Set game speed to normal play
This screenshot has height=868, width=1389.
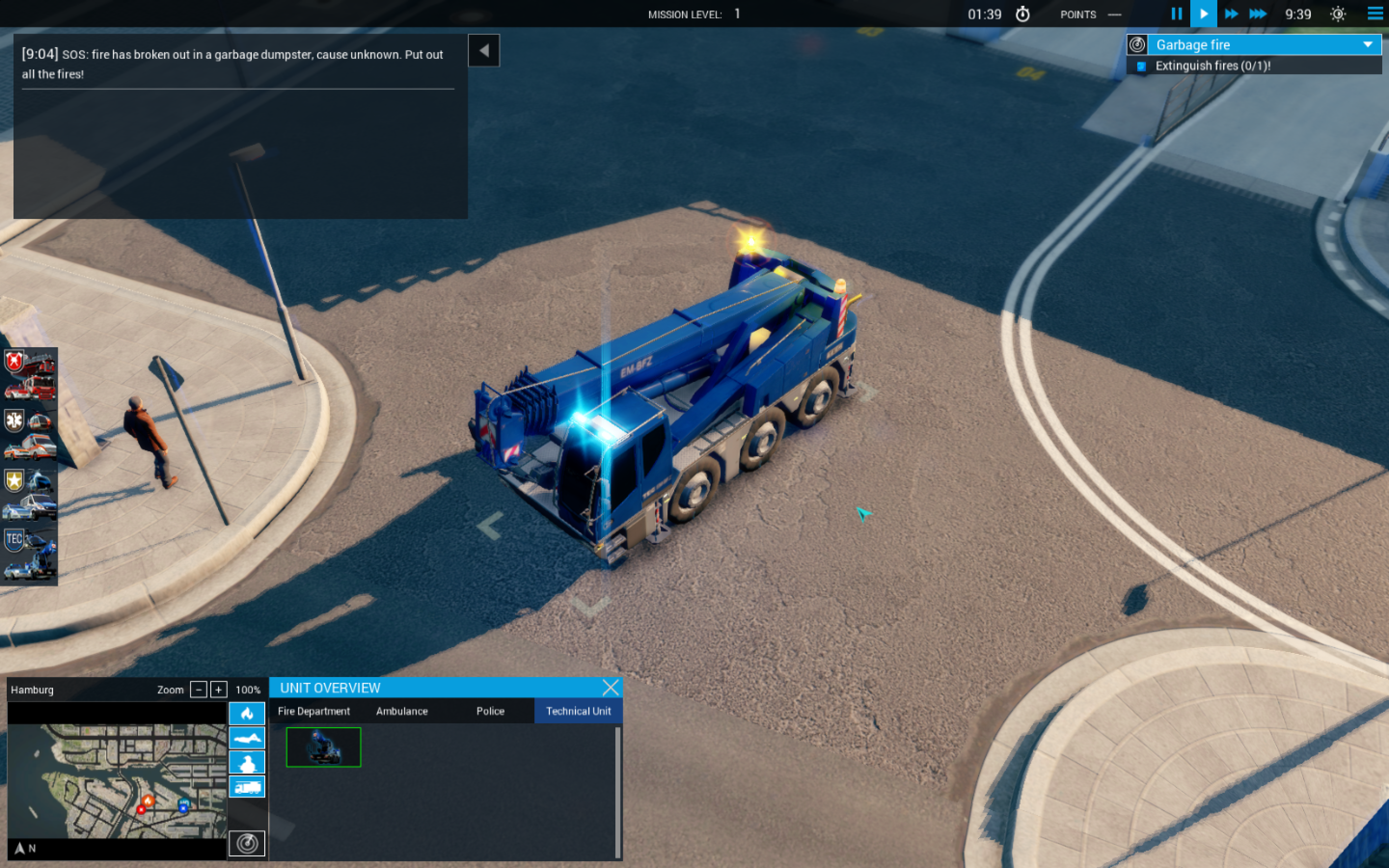(1204, 14)
